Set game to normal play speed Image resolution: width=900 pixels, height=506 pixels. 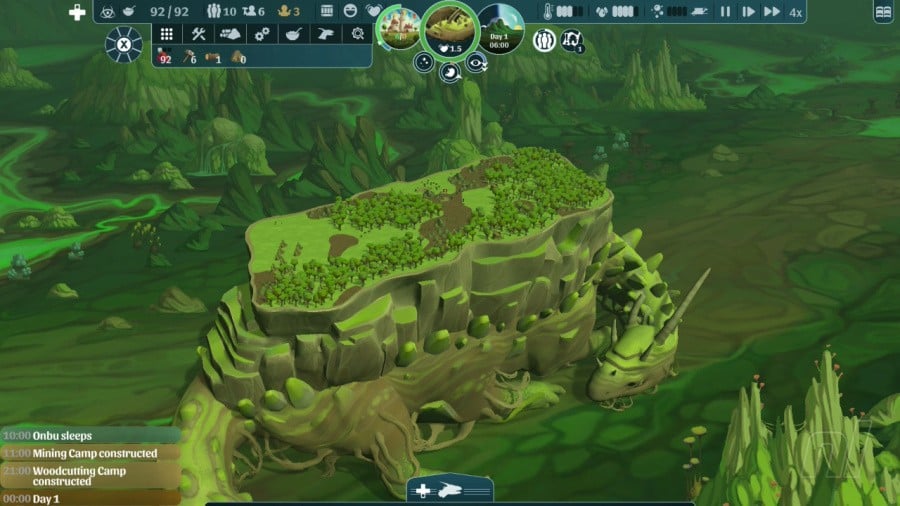point(747,12)
